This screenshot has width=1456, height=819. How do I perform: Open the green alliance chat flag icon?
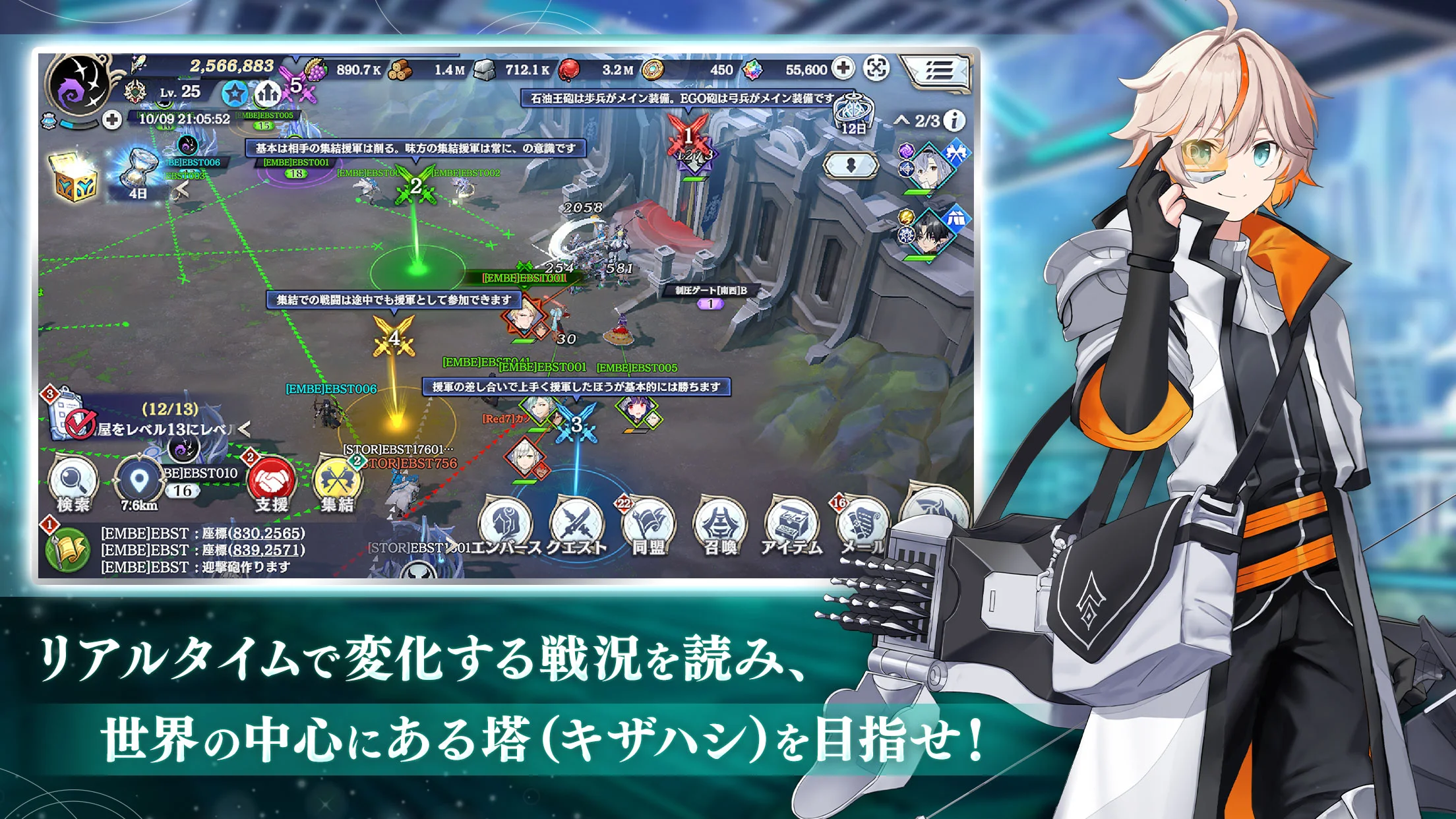(x=67, y=550)
